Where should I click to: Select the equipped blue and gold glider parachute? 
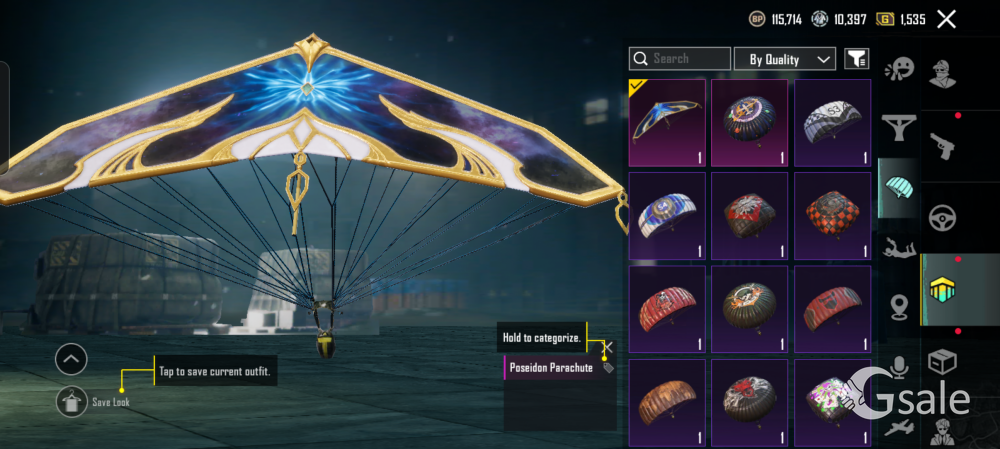pos(667,122)
